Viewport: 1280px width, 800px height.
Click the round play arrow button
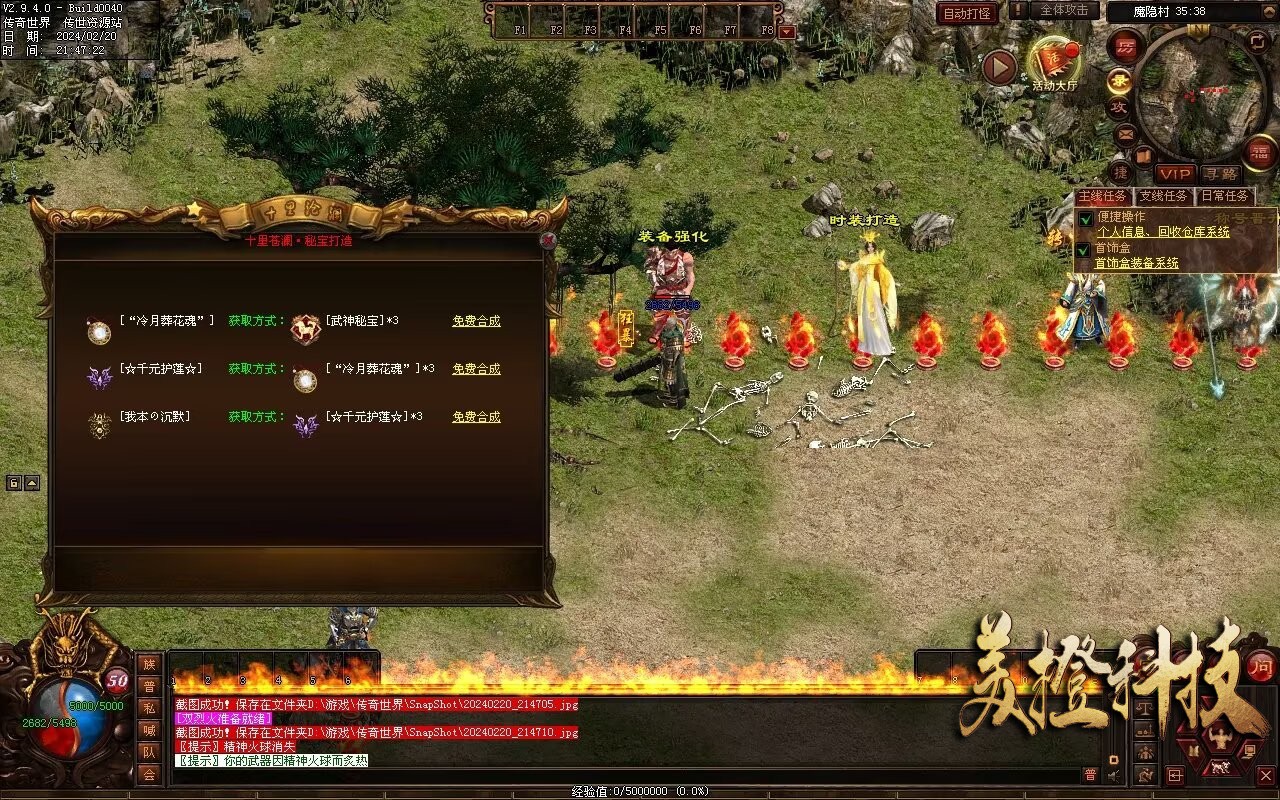point(999,67)
